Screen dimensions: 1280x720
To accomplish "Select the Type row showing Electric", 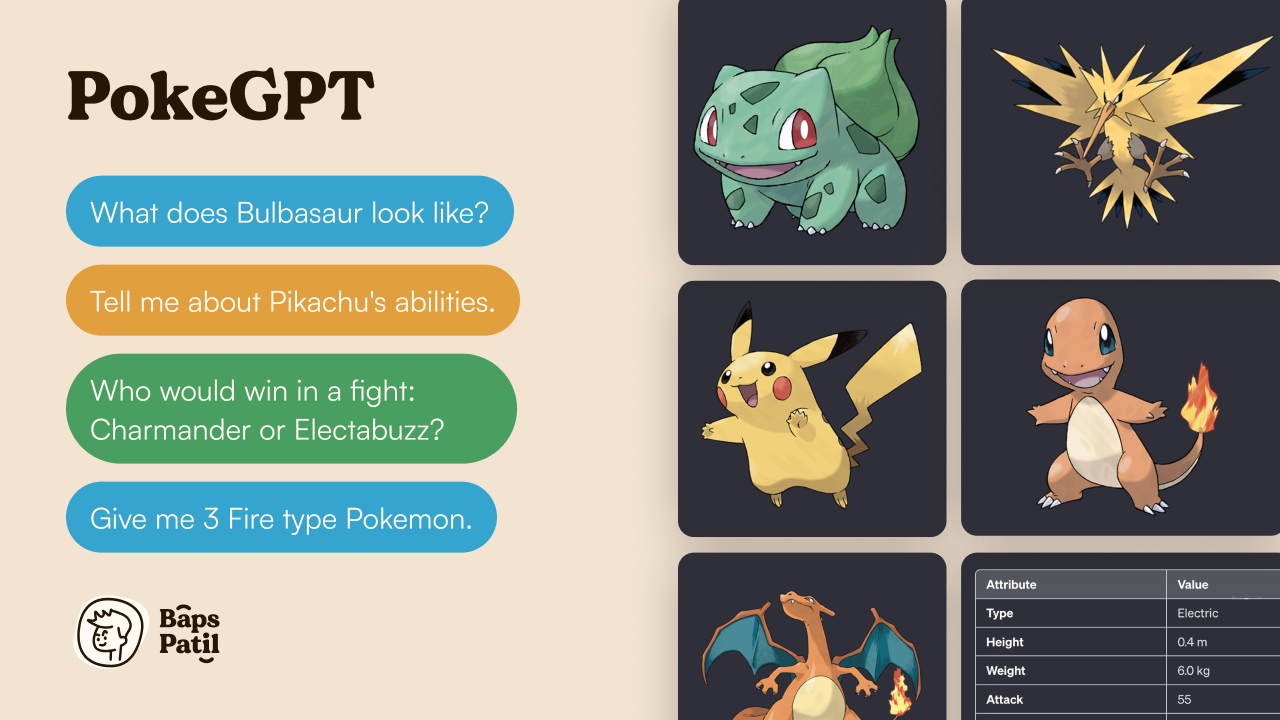I will pyautogui.click(x=1100, y=613).
